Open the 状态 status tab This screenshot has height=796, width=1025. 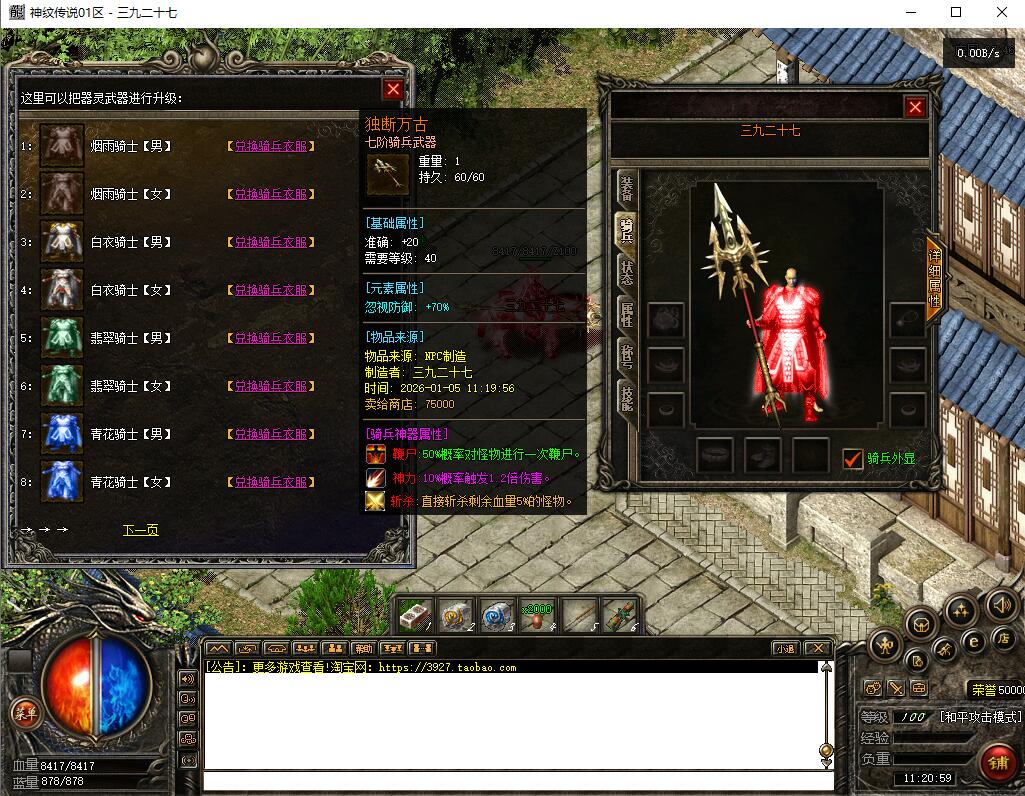626,272
